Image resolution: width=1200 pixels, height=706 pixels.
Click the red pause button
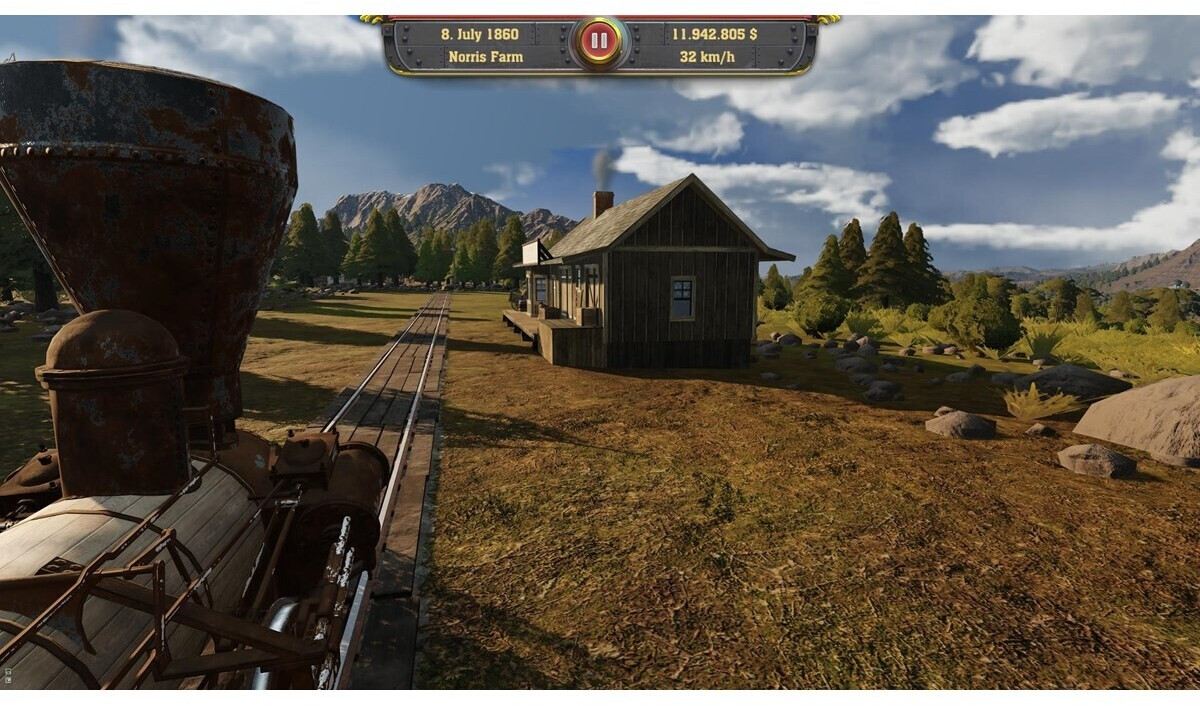click(x=599, y=42)
